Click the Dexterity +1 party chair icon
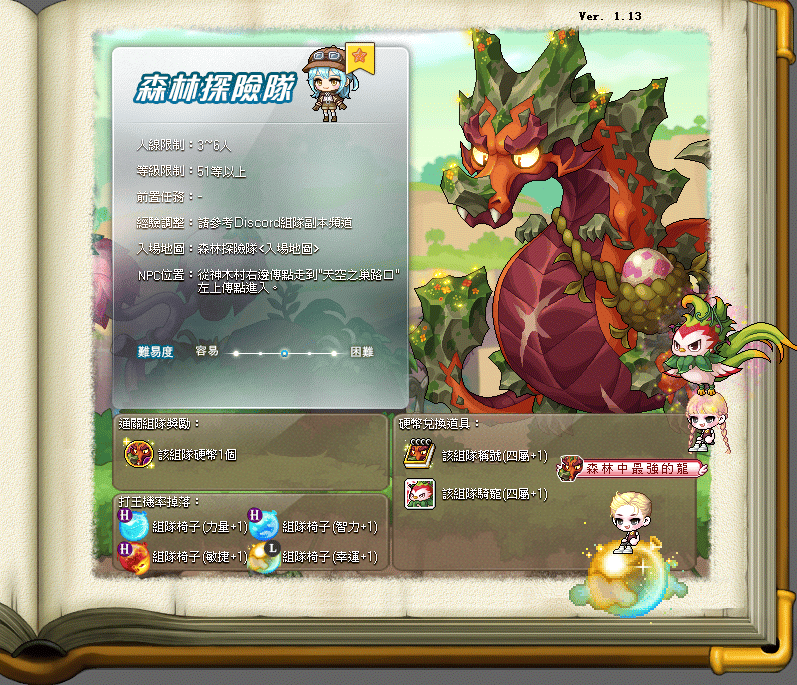Viewport: 797px width, 685px height. pyautogui.click(x=133, y=555)
